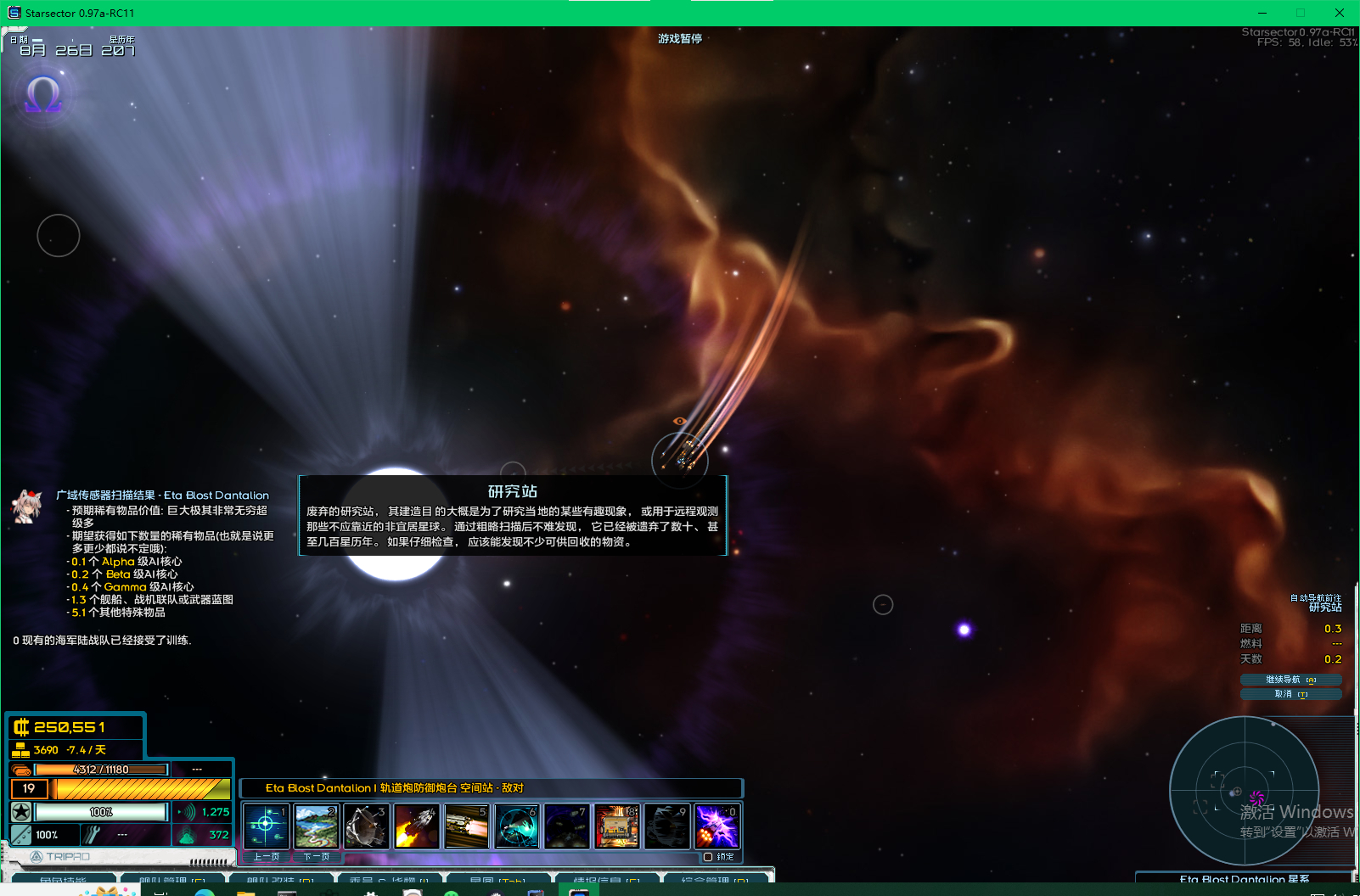Click 继续导航 to continue autopilot
This screenshot has height=896, width=1360.
(x=1290, y=680)
